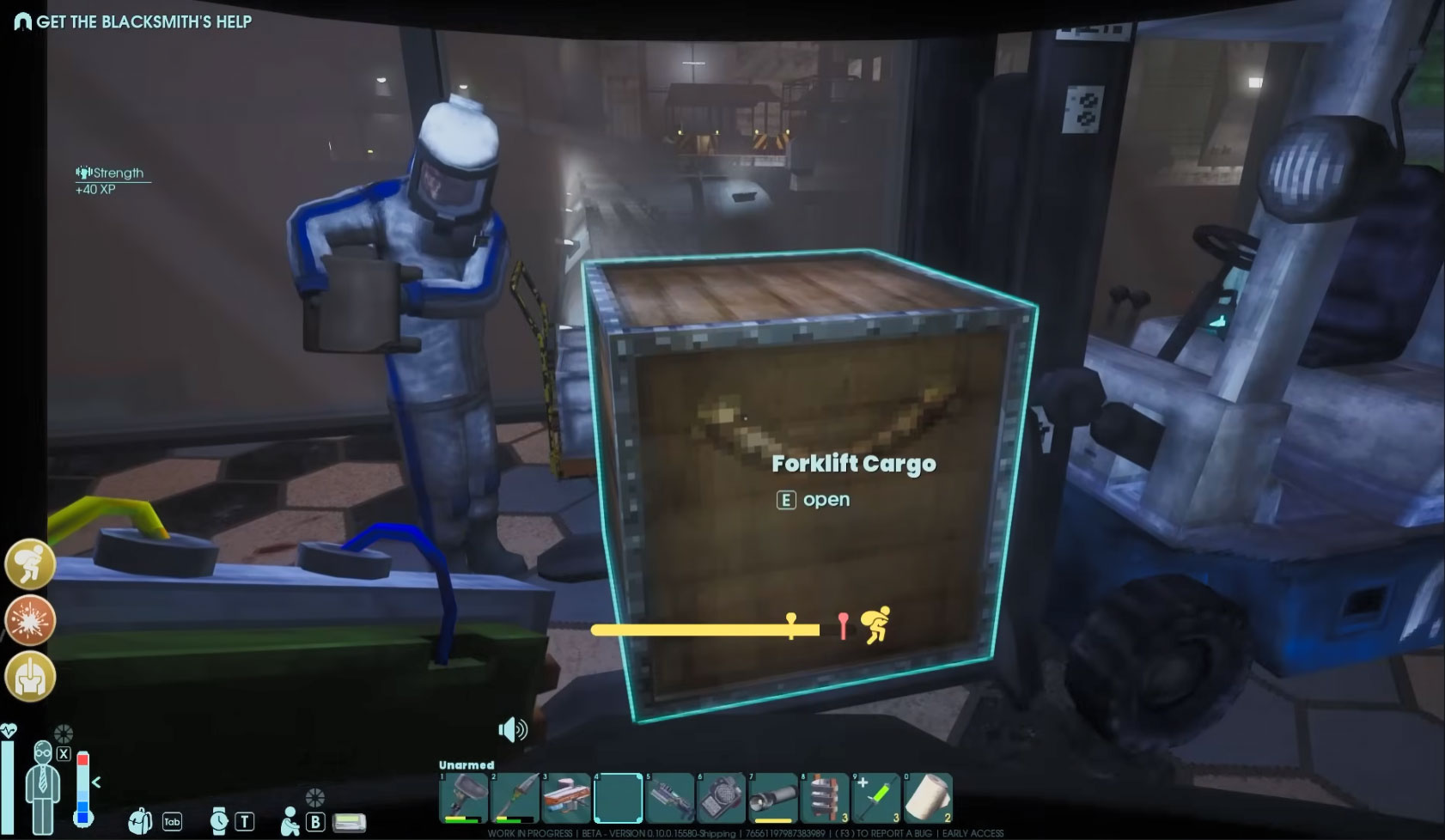Select the bandage roll hotbar slot
Viewport: 1445px width, 840px height.
tap(928, 798)
